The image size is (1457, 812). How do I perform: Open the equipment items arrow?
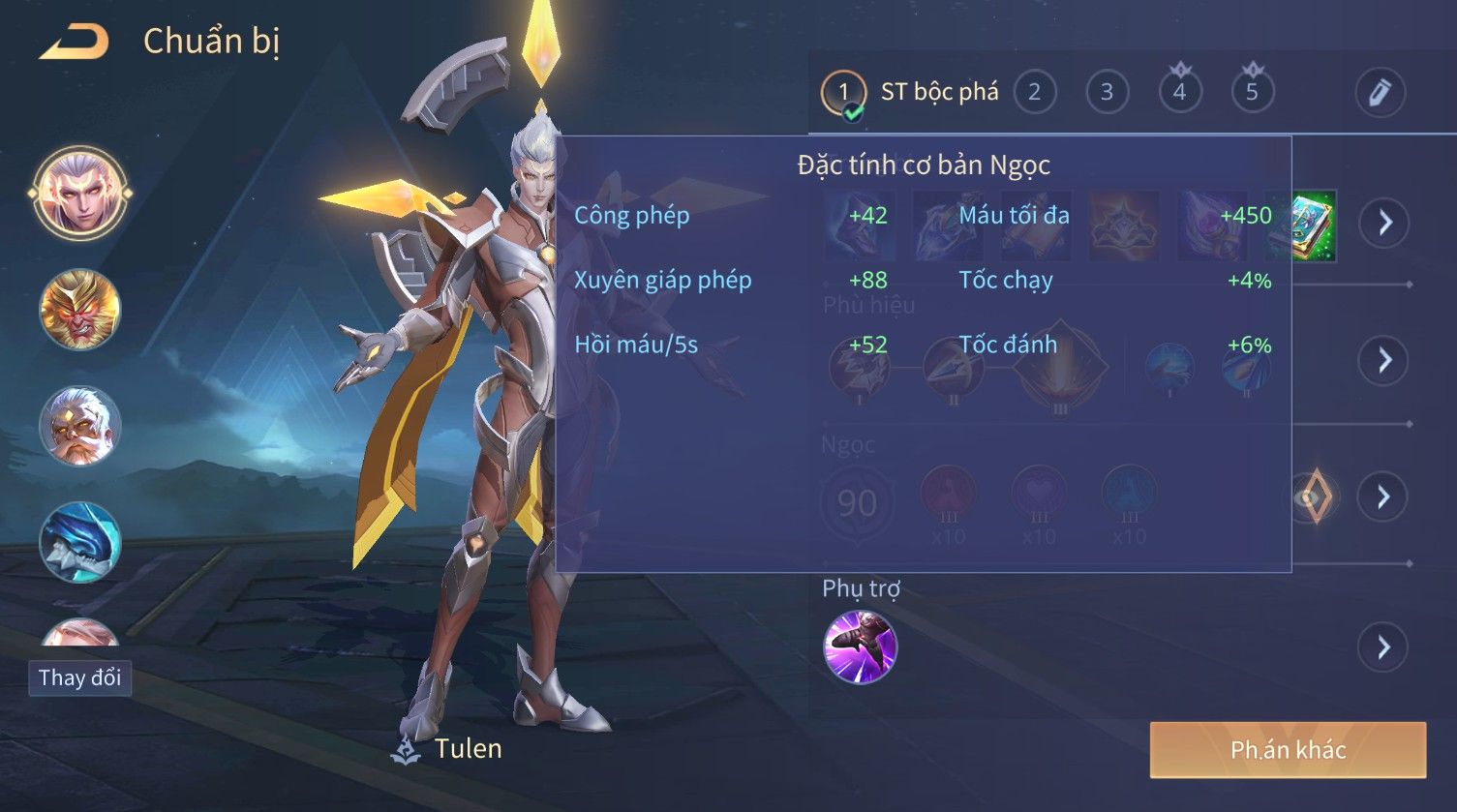pos(1383,223)
